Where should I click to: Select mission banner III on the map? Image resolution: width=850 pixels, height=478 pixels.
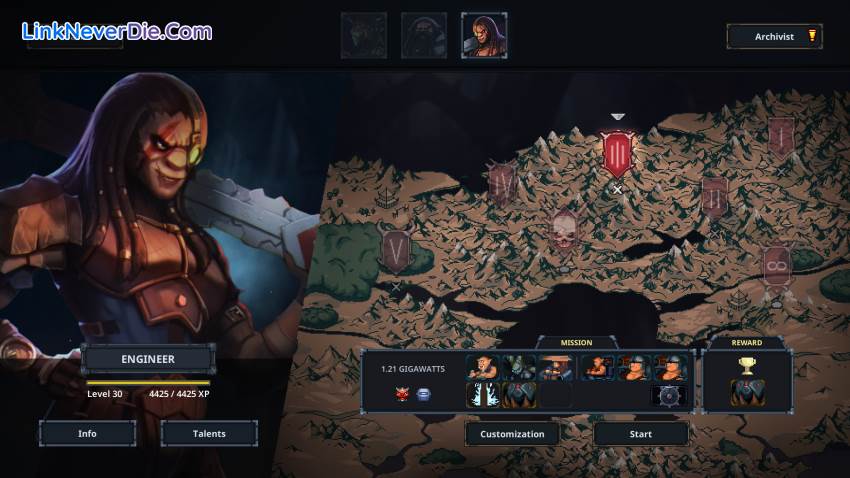click(617, 153)
